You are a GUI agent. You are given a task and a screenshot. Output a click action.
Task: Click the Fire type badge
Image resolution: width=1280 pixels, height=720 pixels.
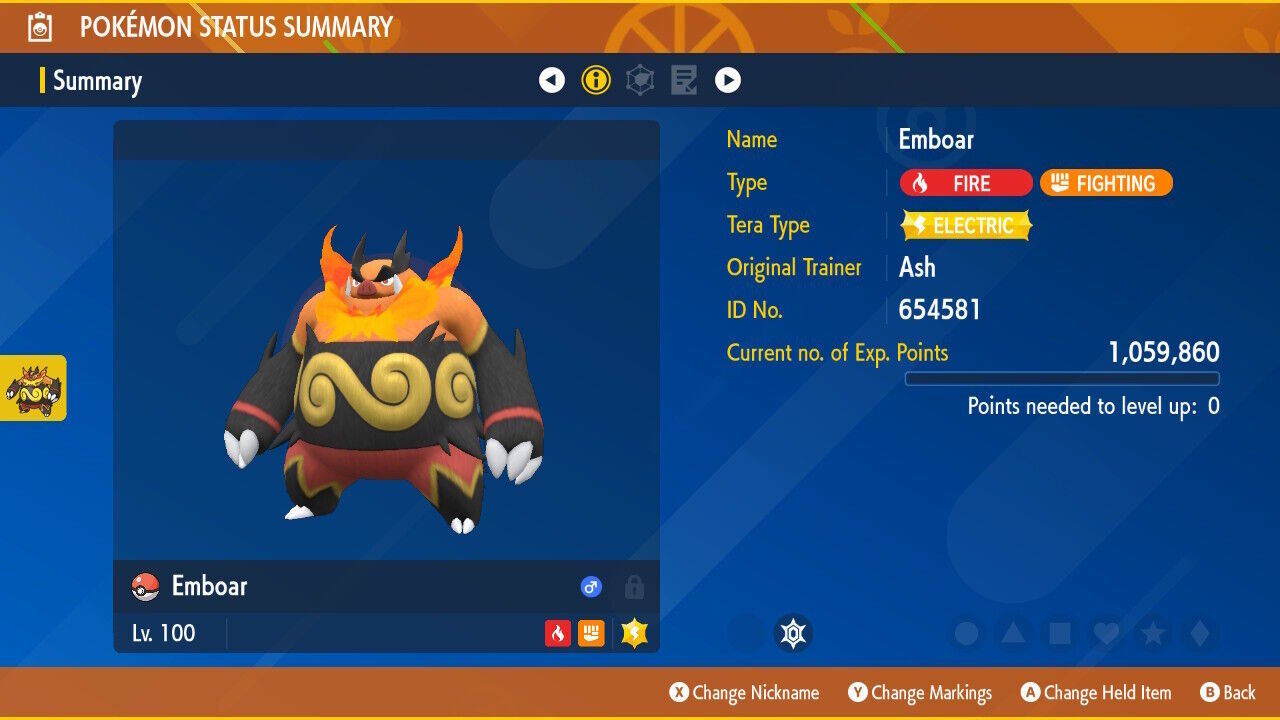965,183
